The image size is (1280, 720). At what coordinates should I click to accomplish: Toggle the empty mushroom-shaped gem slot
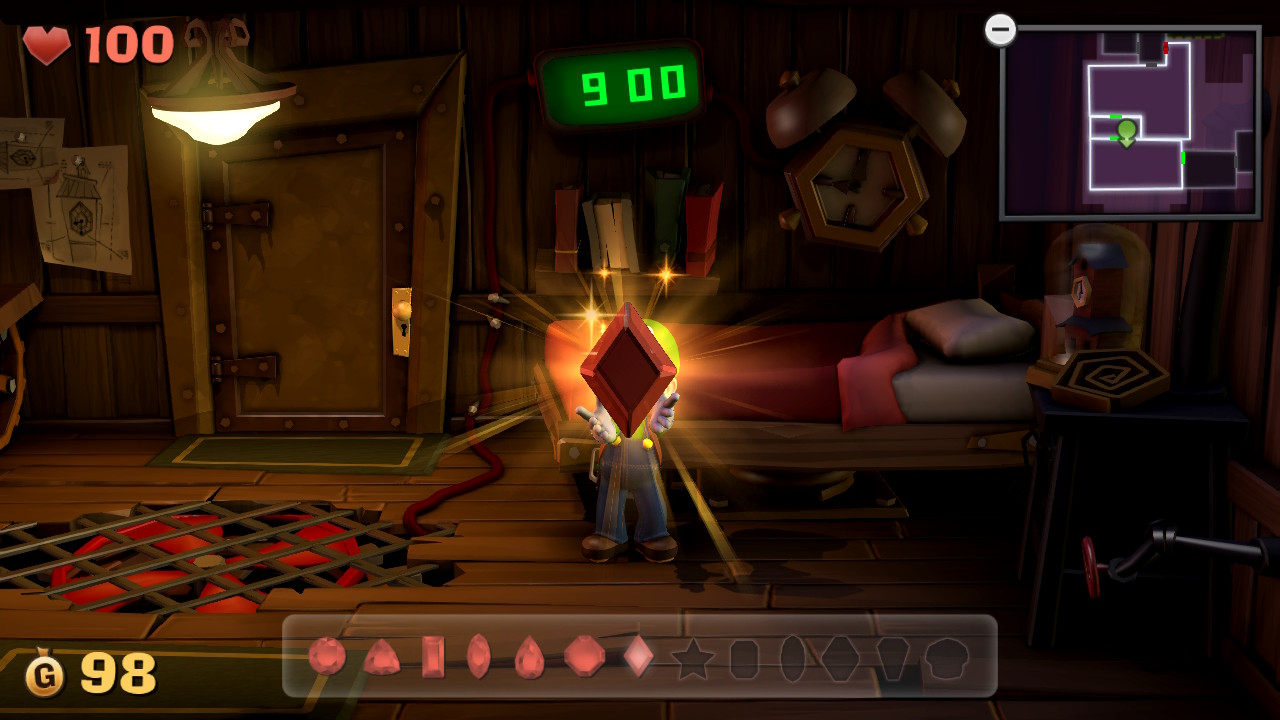(x=947, y=658)
